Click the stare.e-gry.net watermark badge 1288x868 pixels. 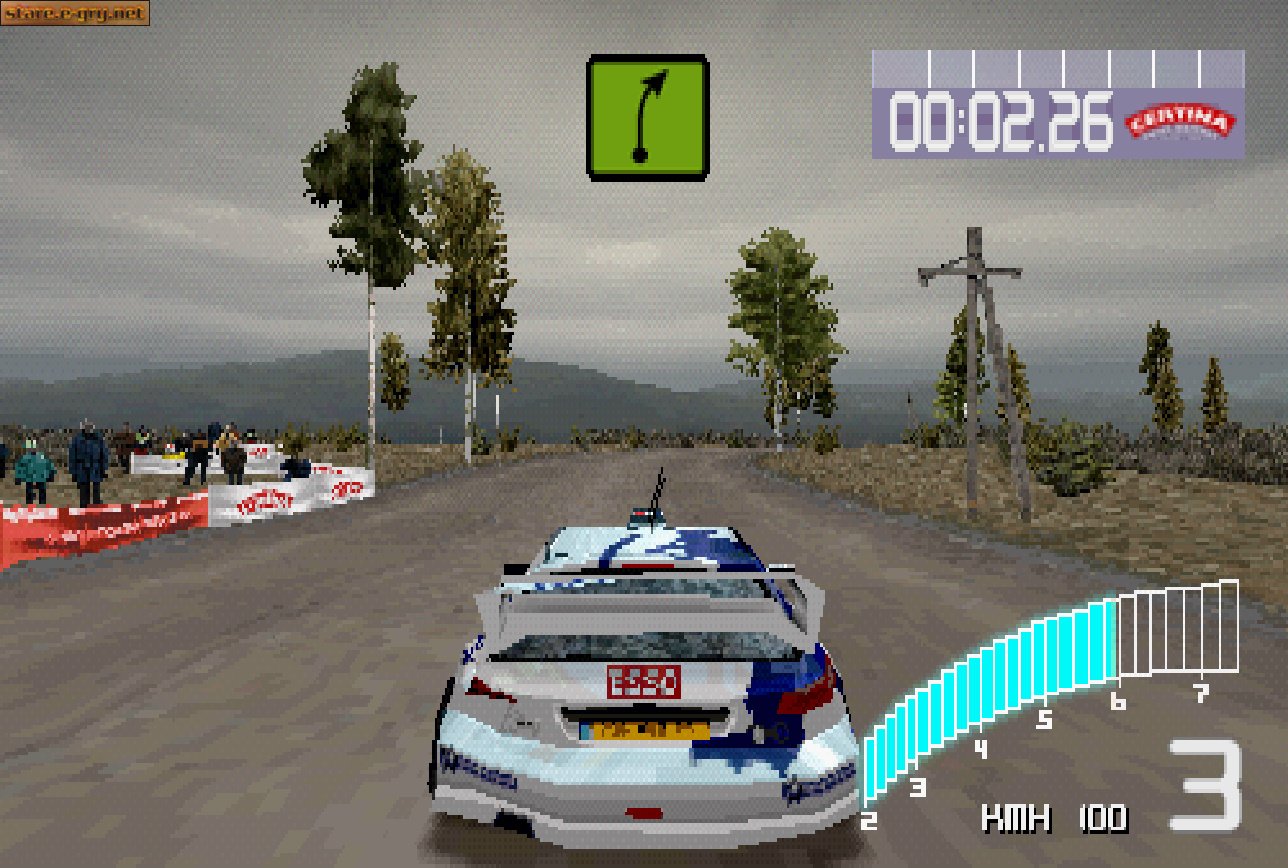(x=75, y=14)
